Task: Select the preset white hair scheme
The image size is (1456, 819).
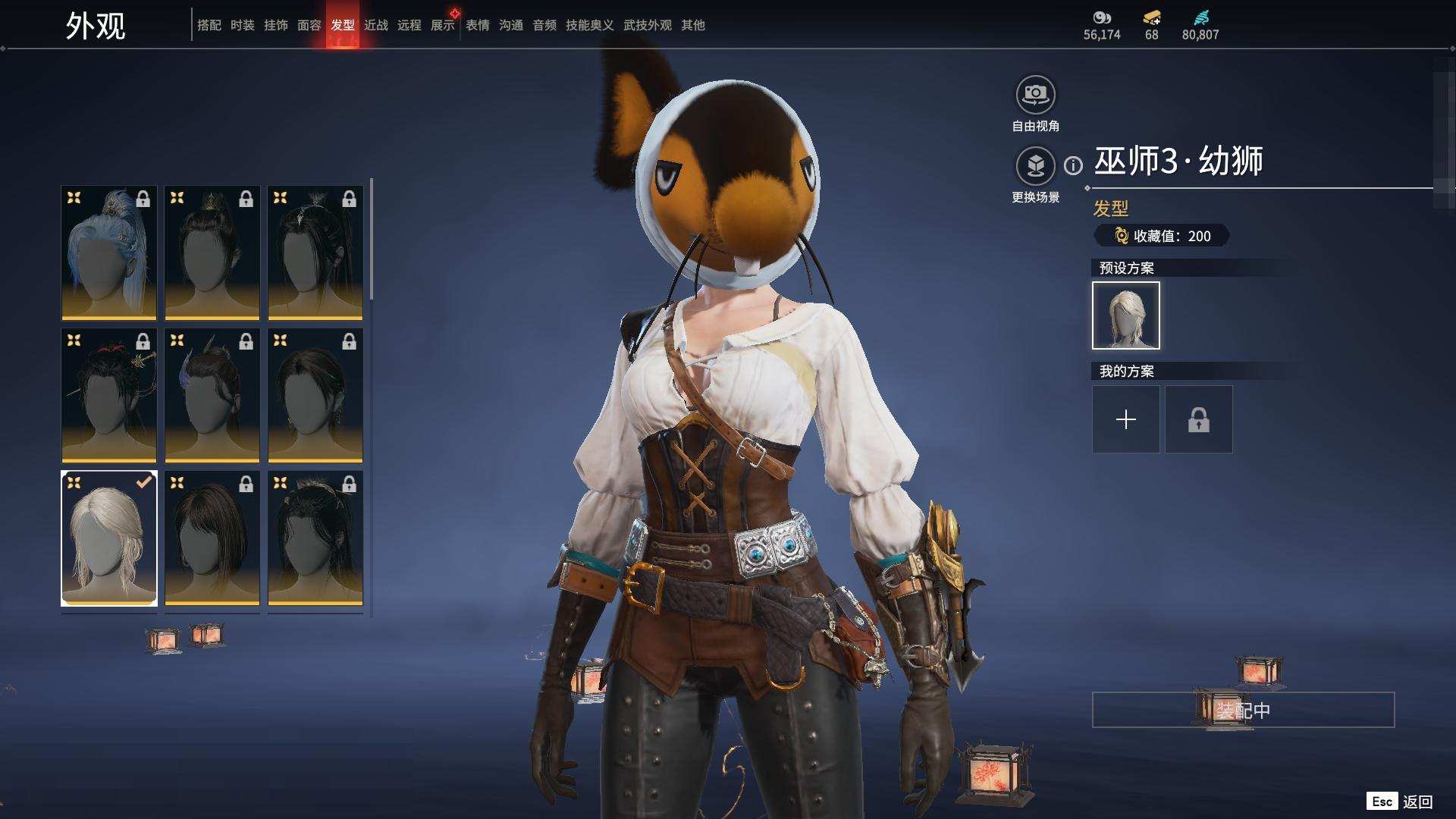Action: pos(1125,315)
